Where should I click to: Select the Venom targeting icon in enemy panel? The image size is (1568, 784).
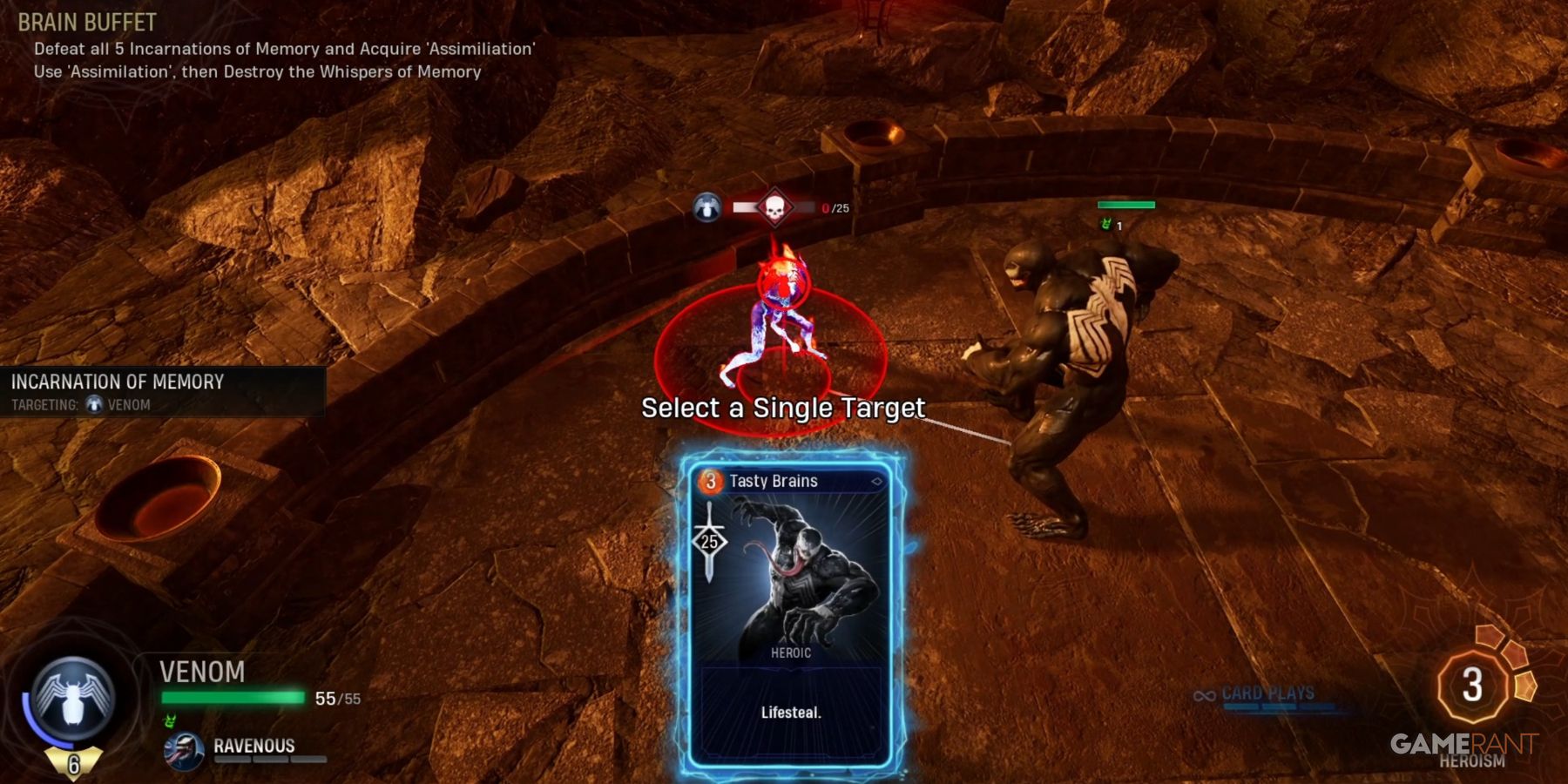96,404
